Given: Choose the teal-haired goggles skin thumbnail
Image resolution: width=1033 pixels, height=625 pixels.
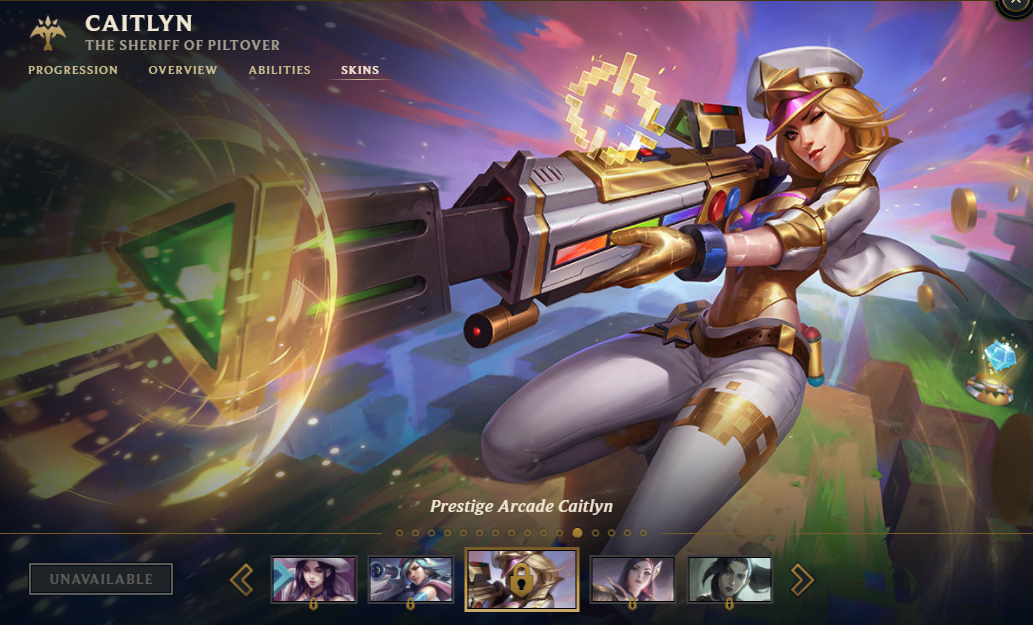Looking at the screenshot, I should (411, 579).
